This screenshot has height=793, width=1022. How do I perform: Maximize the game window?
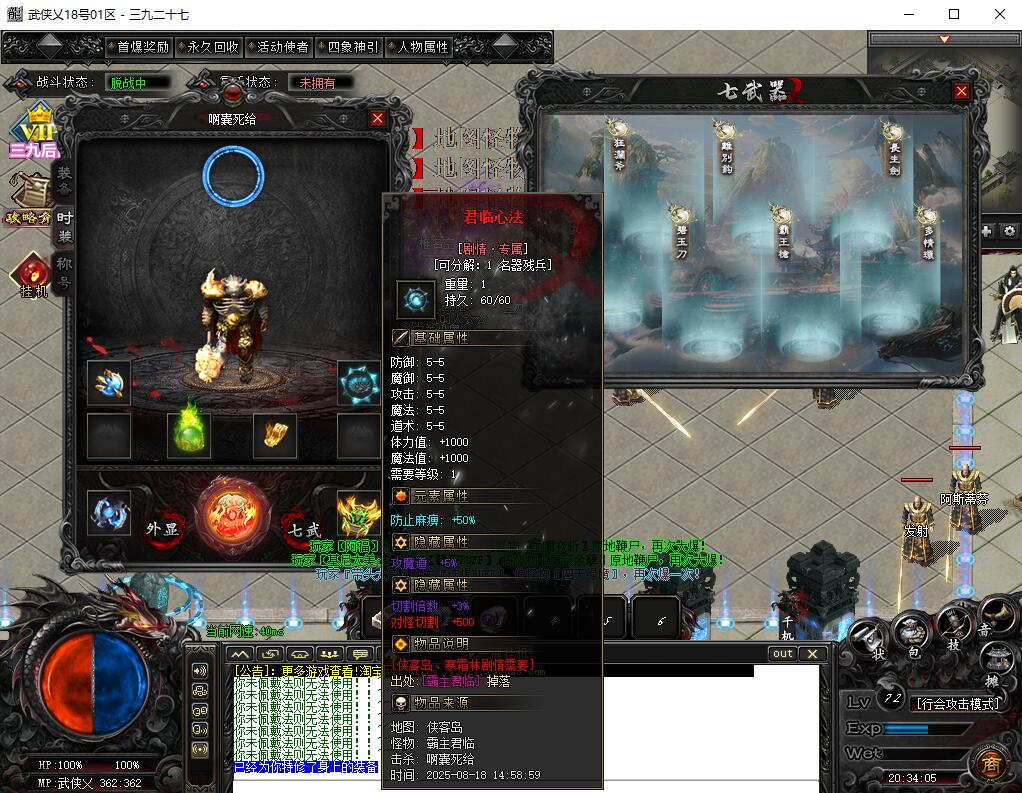pyautogui.click(x=953, y=14)
